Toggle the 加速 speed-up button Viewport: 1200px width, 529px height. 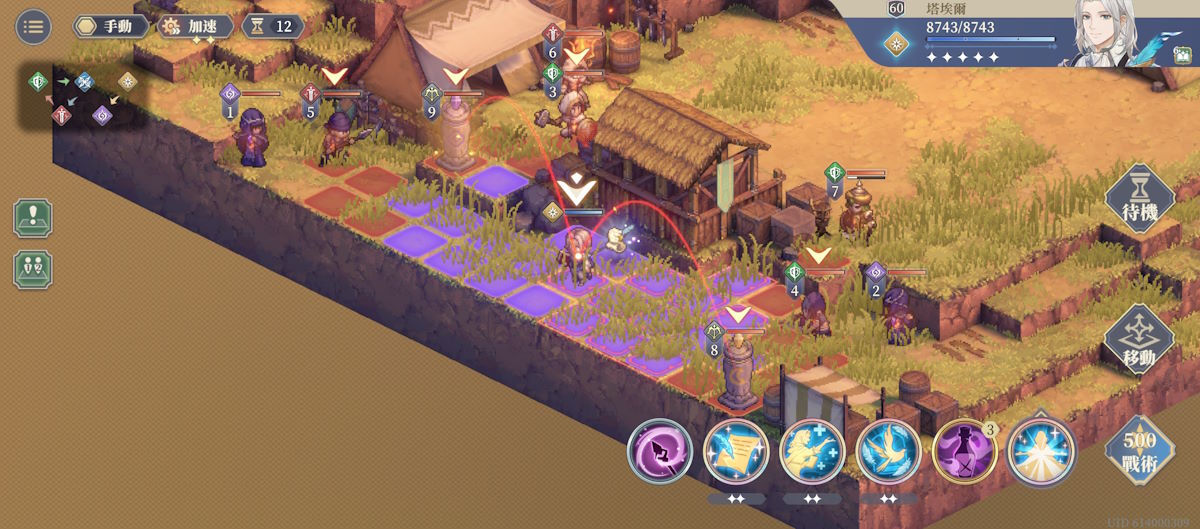197,26
